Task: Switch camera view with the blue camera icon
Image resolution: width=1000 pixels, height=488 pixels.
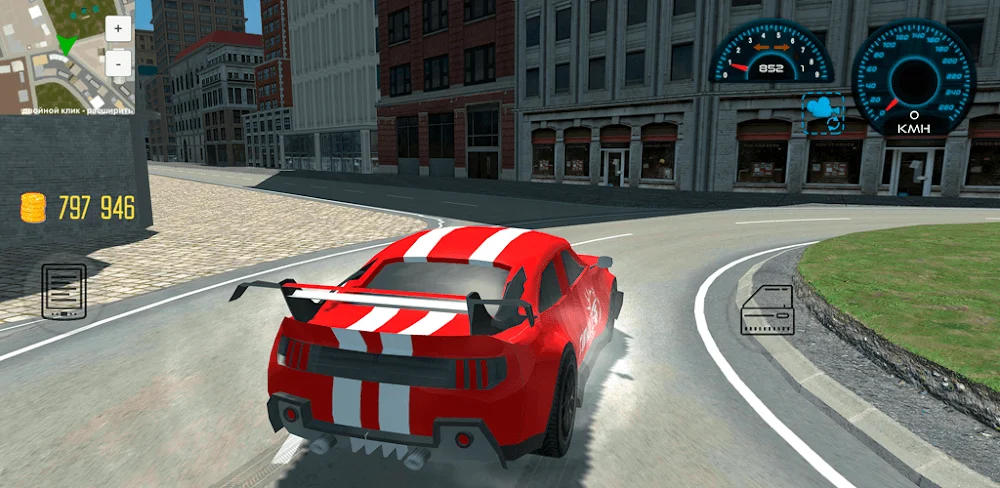Action: 822,114
